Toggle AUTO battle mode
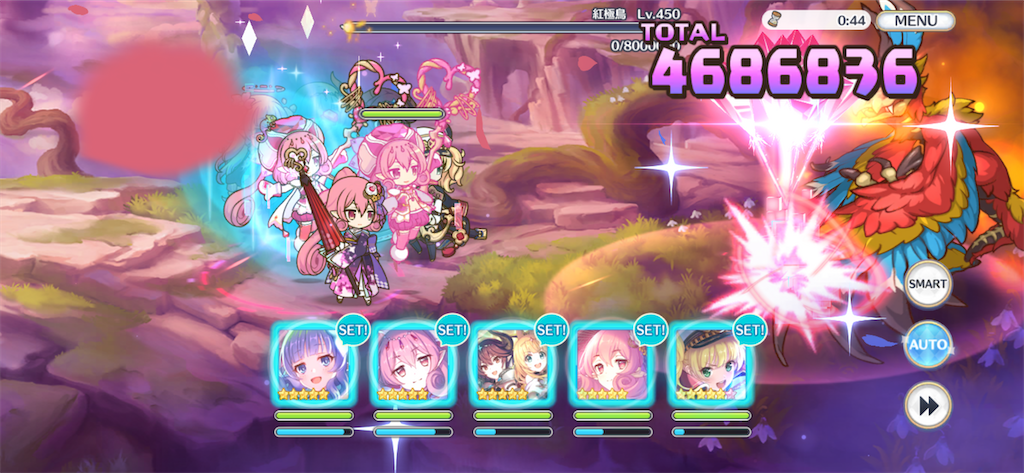 (x=927, y=346)
